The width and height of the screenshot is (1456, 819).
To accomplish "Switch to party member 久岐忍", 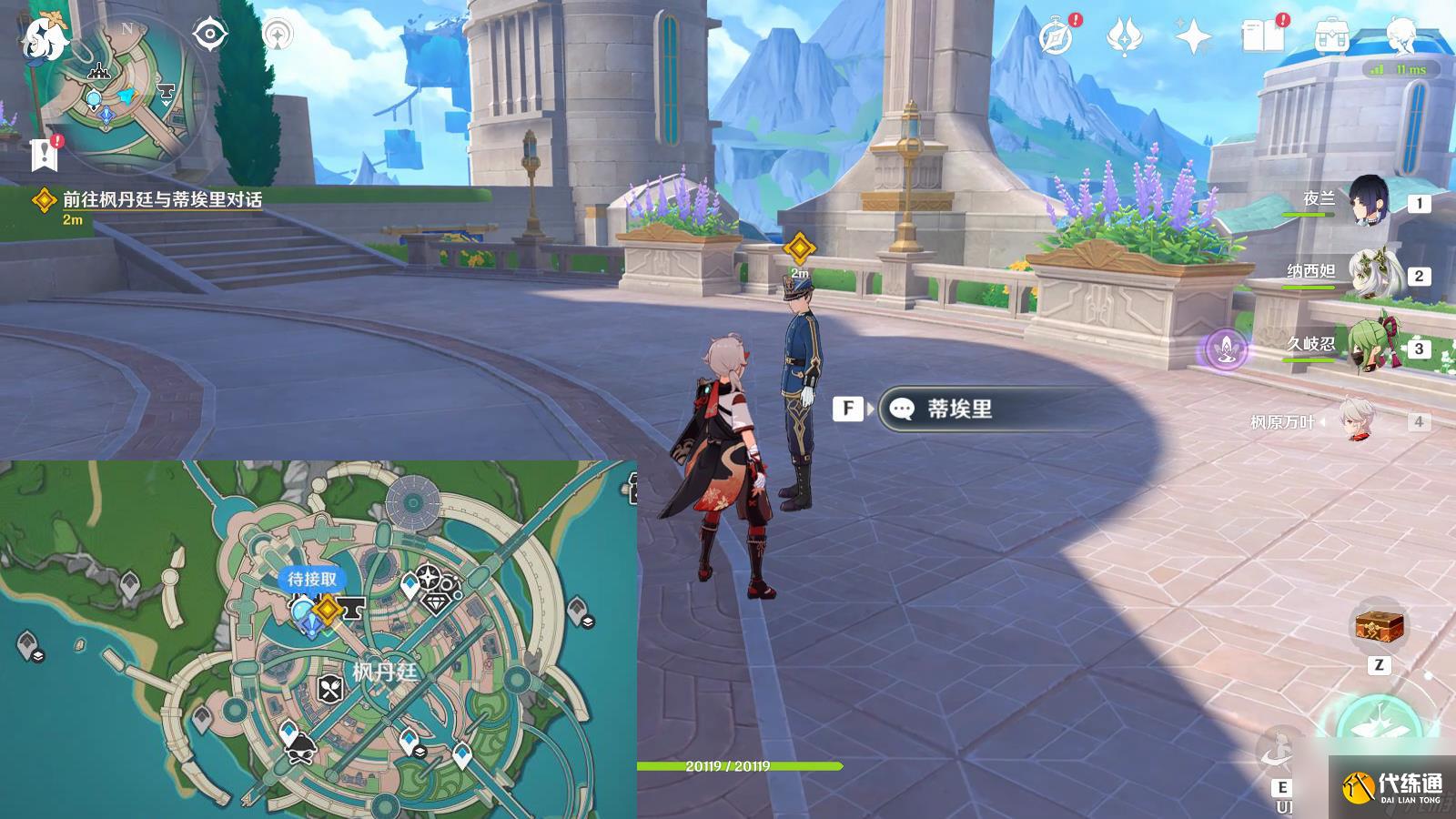I will click(1368, 347).
